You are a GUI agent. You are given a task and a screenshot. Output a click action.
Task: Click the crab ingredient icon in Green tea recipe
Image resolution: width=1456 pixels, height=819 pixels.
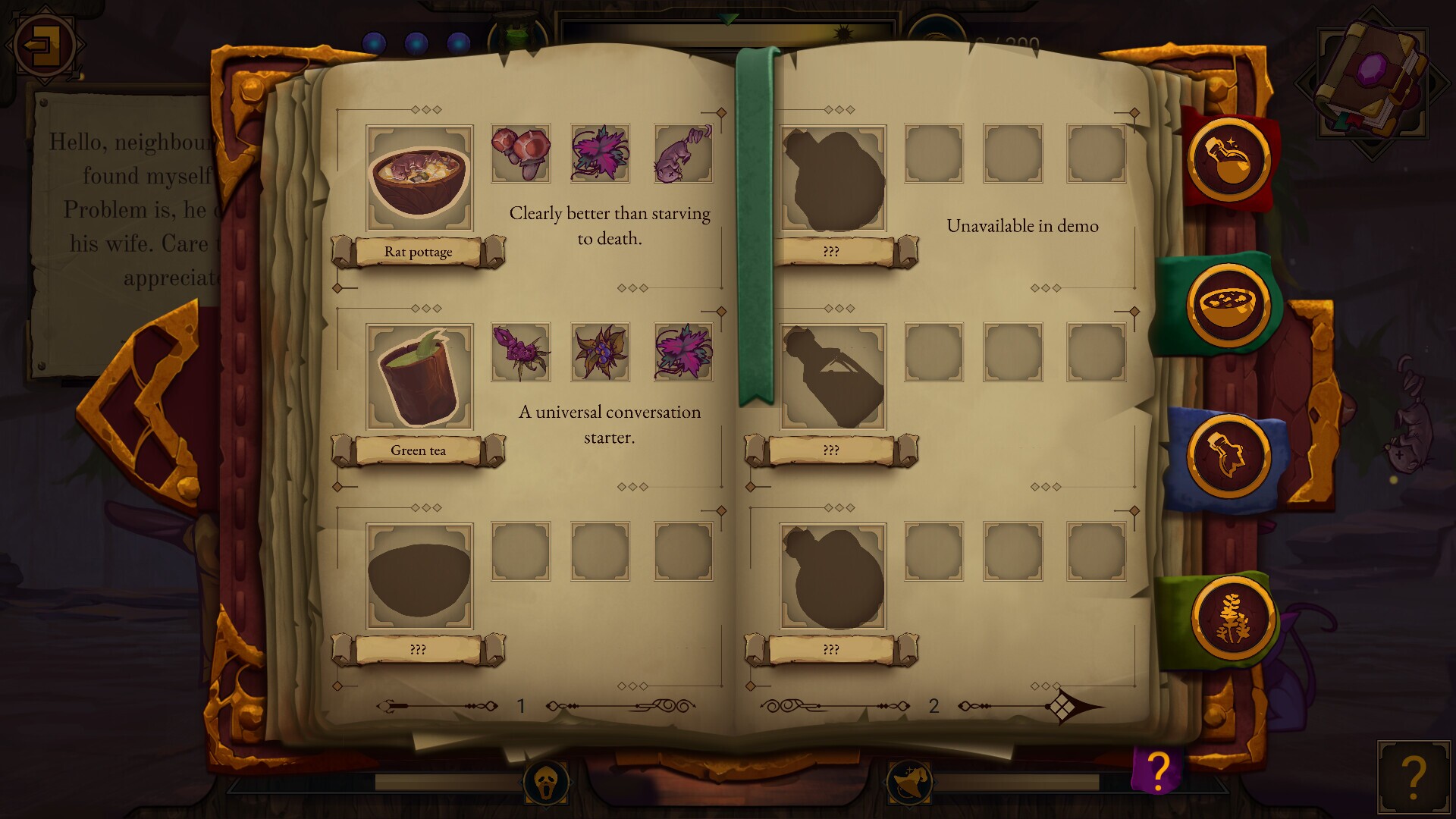519,352
